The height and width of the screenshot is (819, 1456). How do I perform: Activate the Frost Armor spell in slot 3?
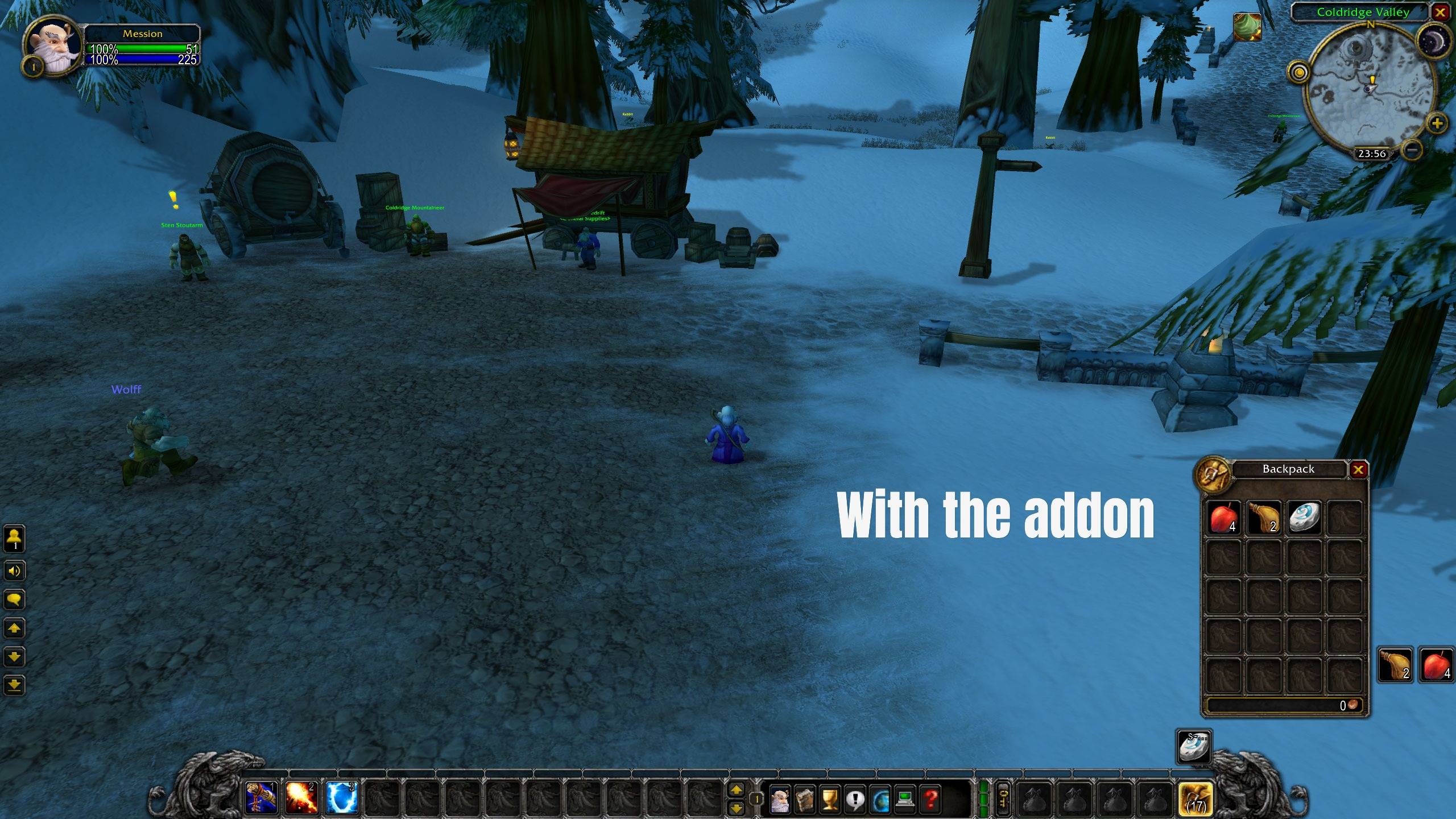point(342,797)
